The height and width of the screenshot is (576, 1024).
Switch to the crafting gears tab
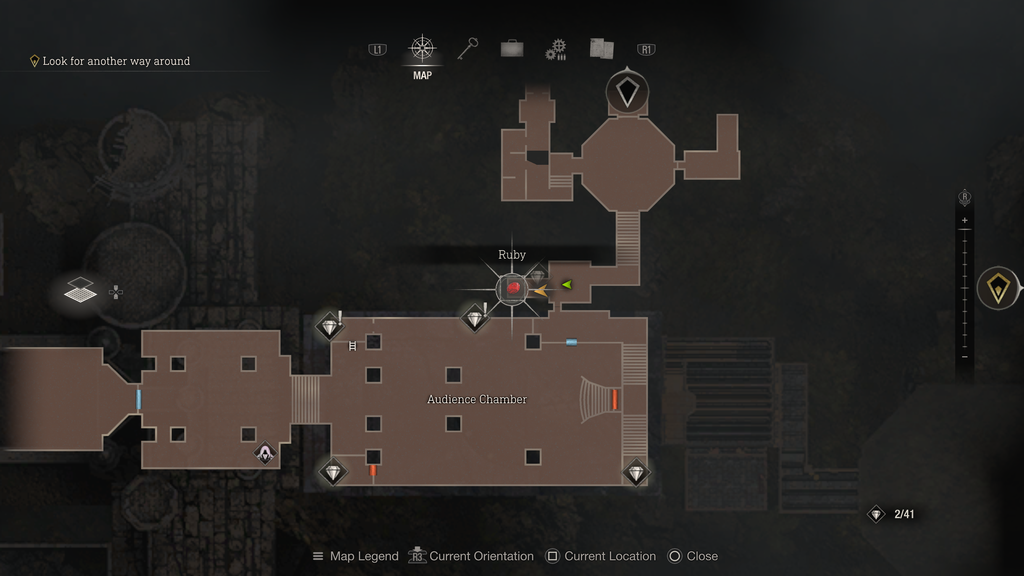pos(556,49)
